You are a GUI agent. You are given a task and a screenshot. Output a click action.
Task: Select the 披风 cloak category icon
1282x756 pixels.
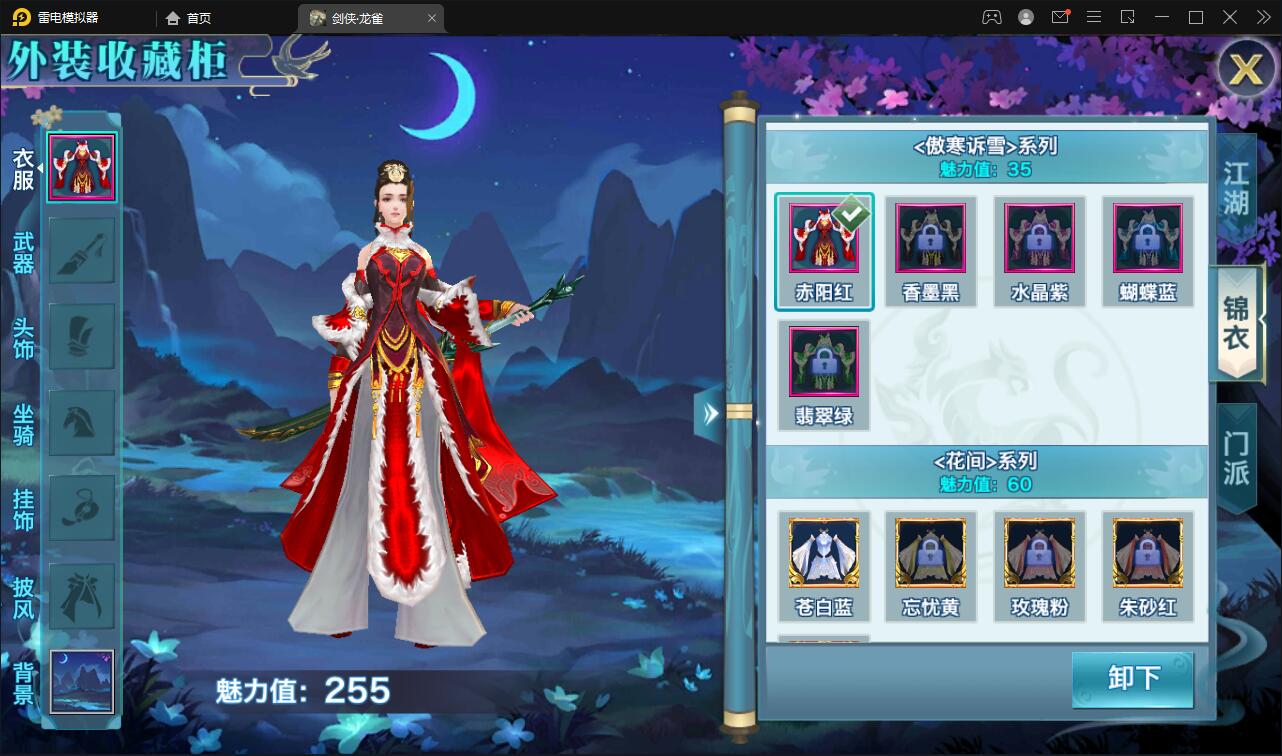[x=81, y=594]
